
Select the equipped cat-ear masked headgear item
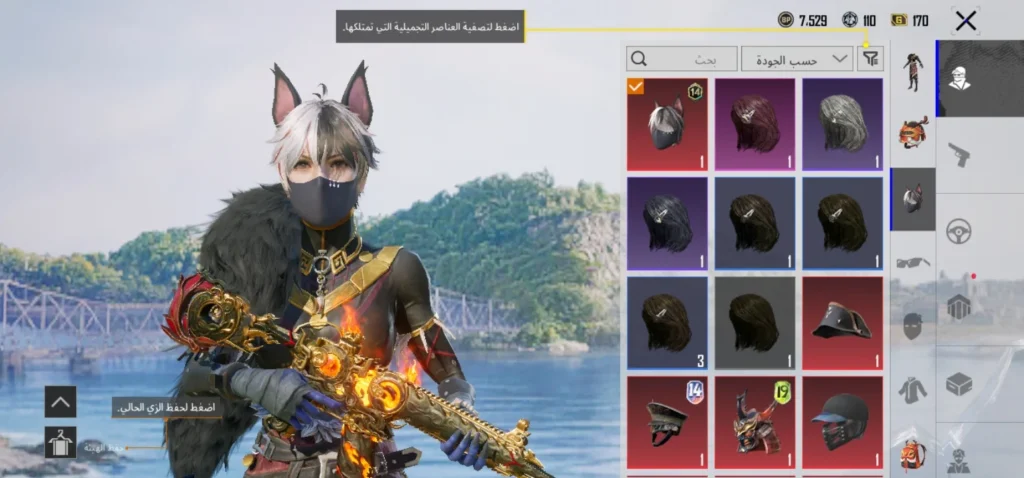point(667,125)
